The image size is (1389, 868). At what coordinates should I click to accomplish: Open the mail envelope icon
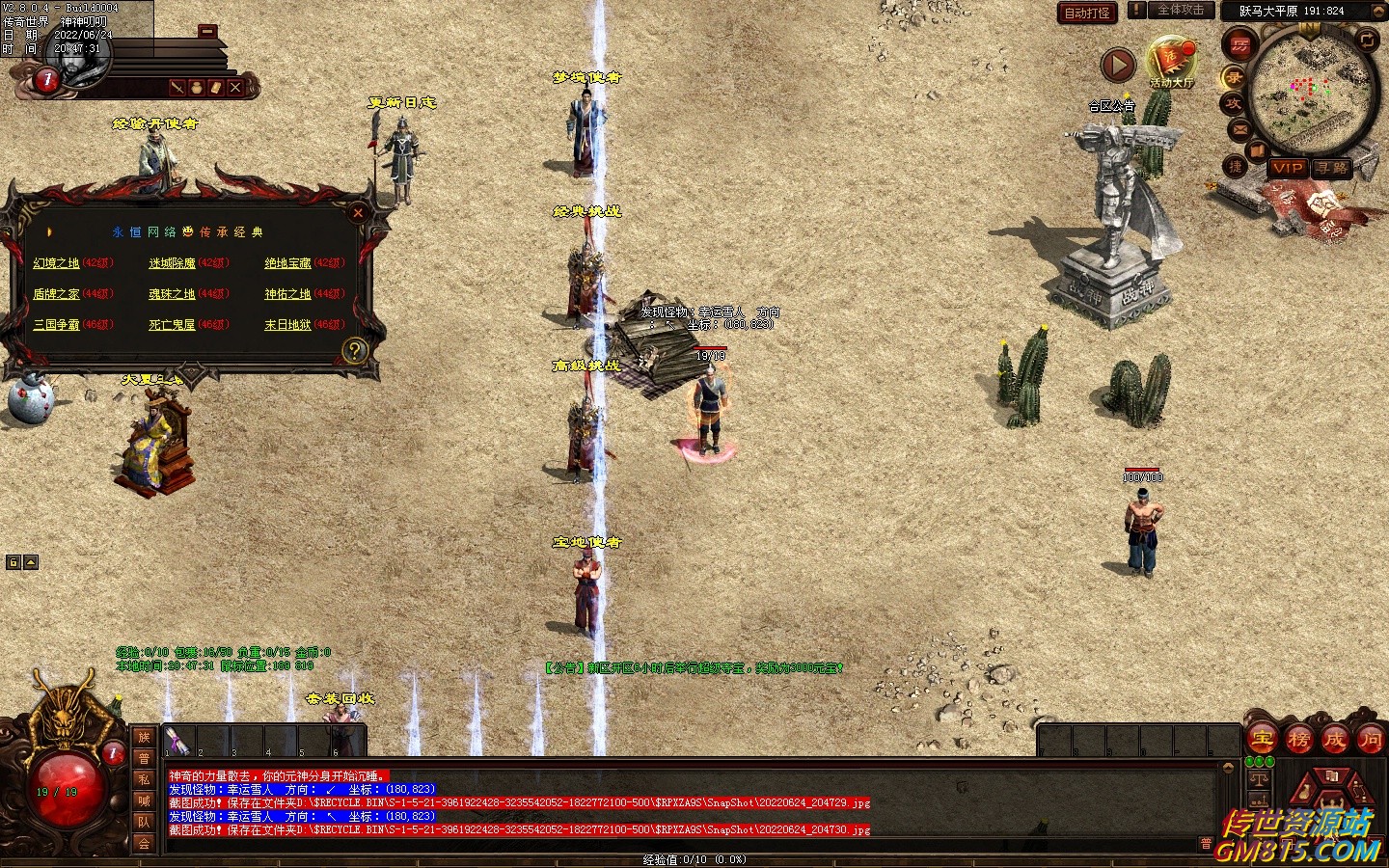pos(1240,129)
